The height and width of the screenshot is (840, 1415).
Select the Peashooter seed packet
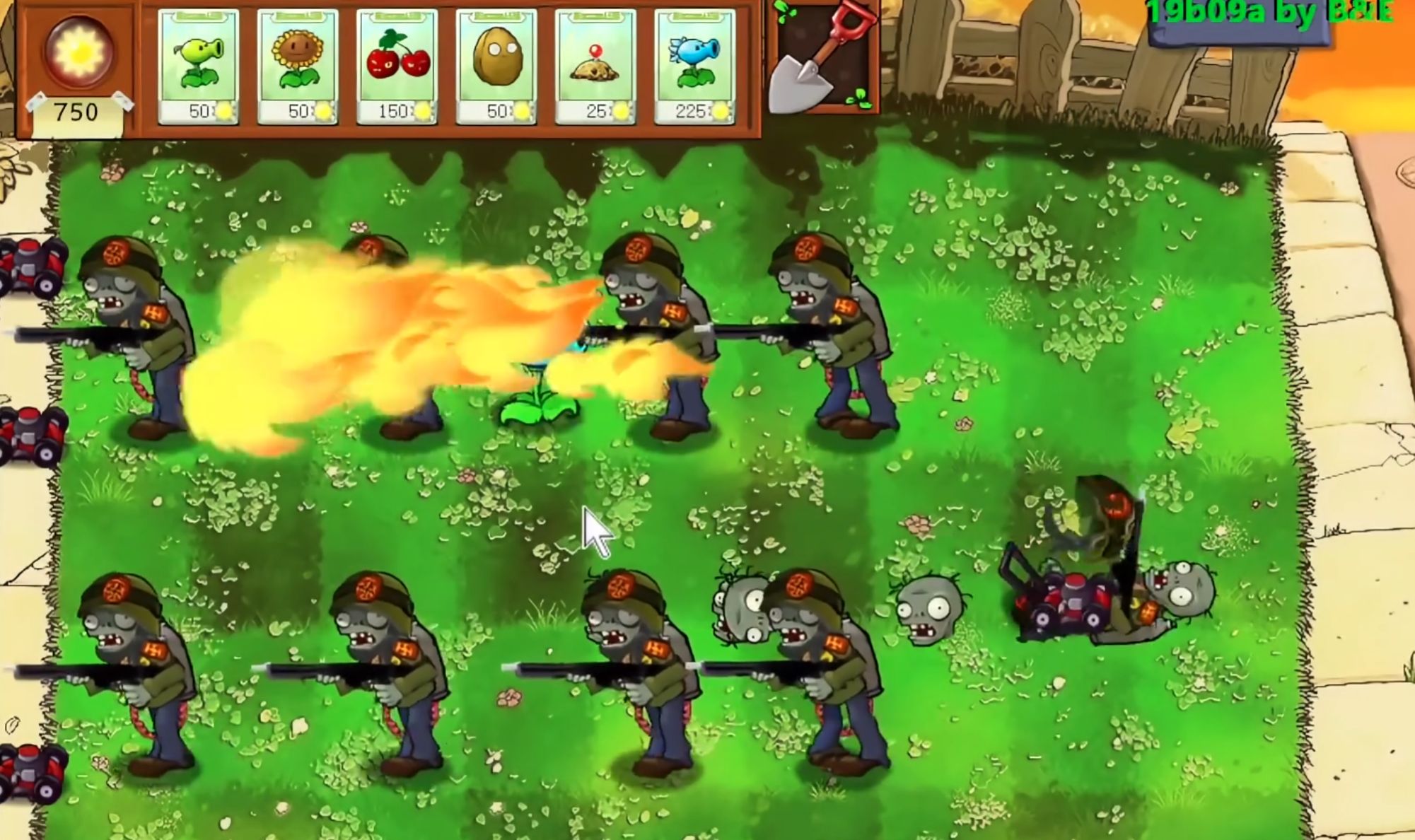pos(198,67)
